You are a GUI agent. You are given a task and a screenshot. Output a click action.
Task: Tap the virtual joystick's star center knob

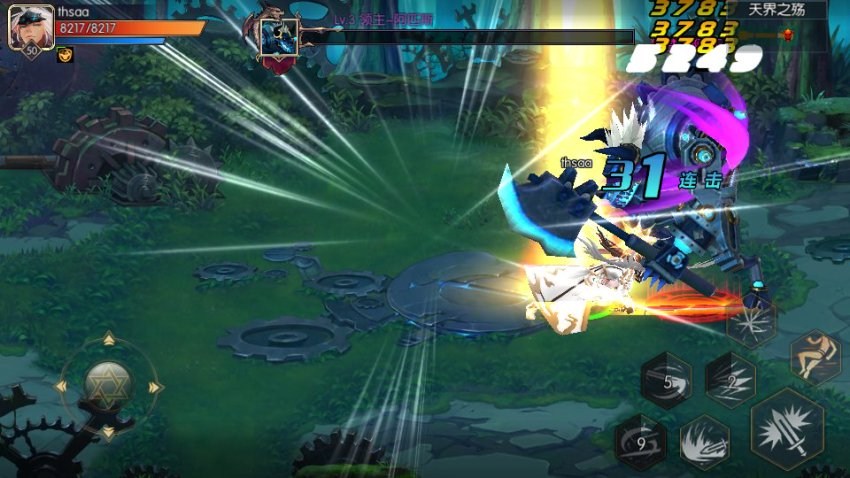105,384
